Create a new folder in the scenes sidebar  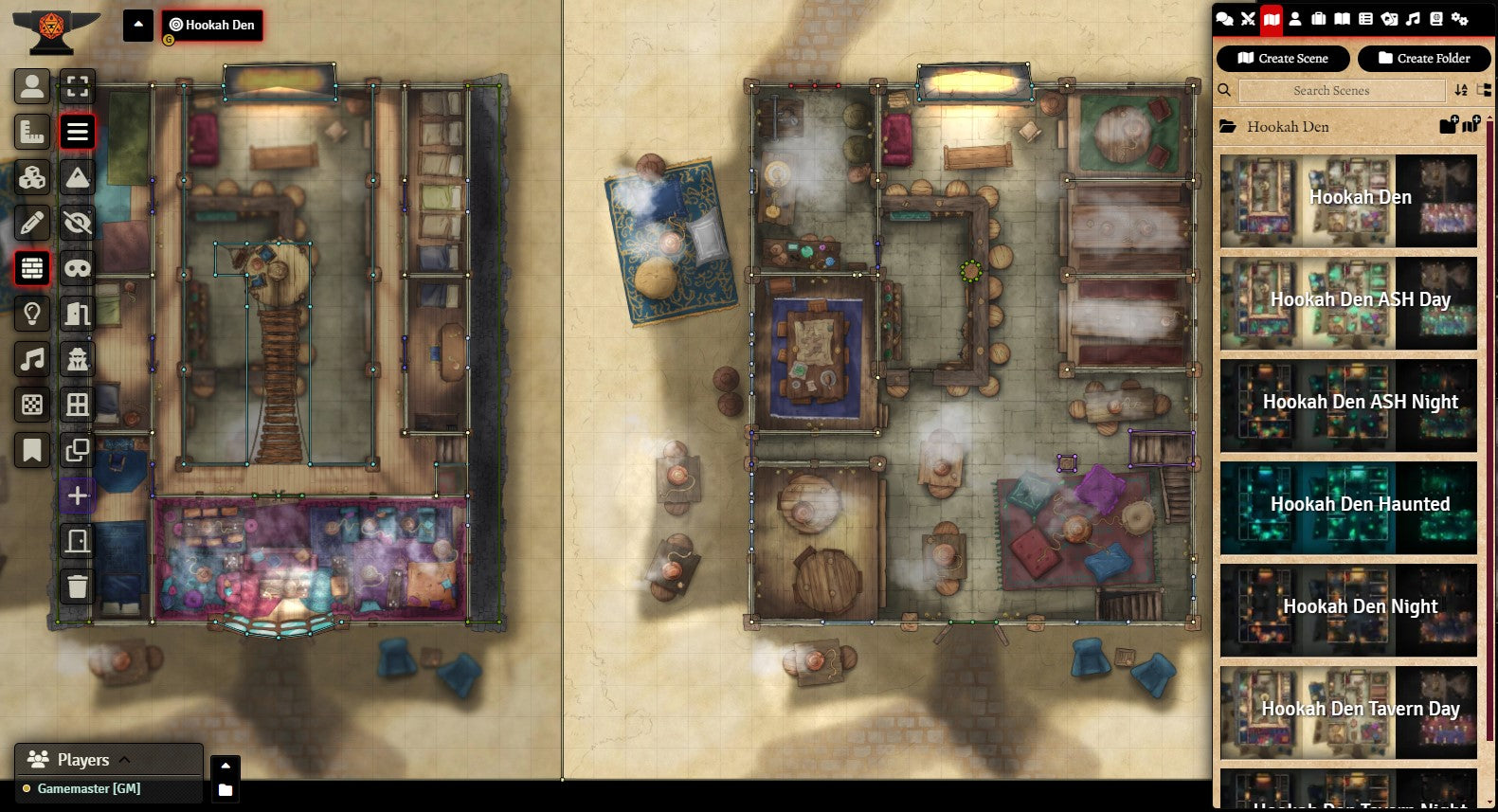[x=1423, y=59]
